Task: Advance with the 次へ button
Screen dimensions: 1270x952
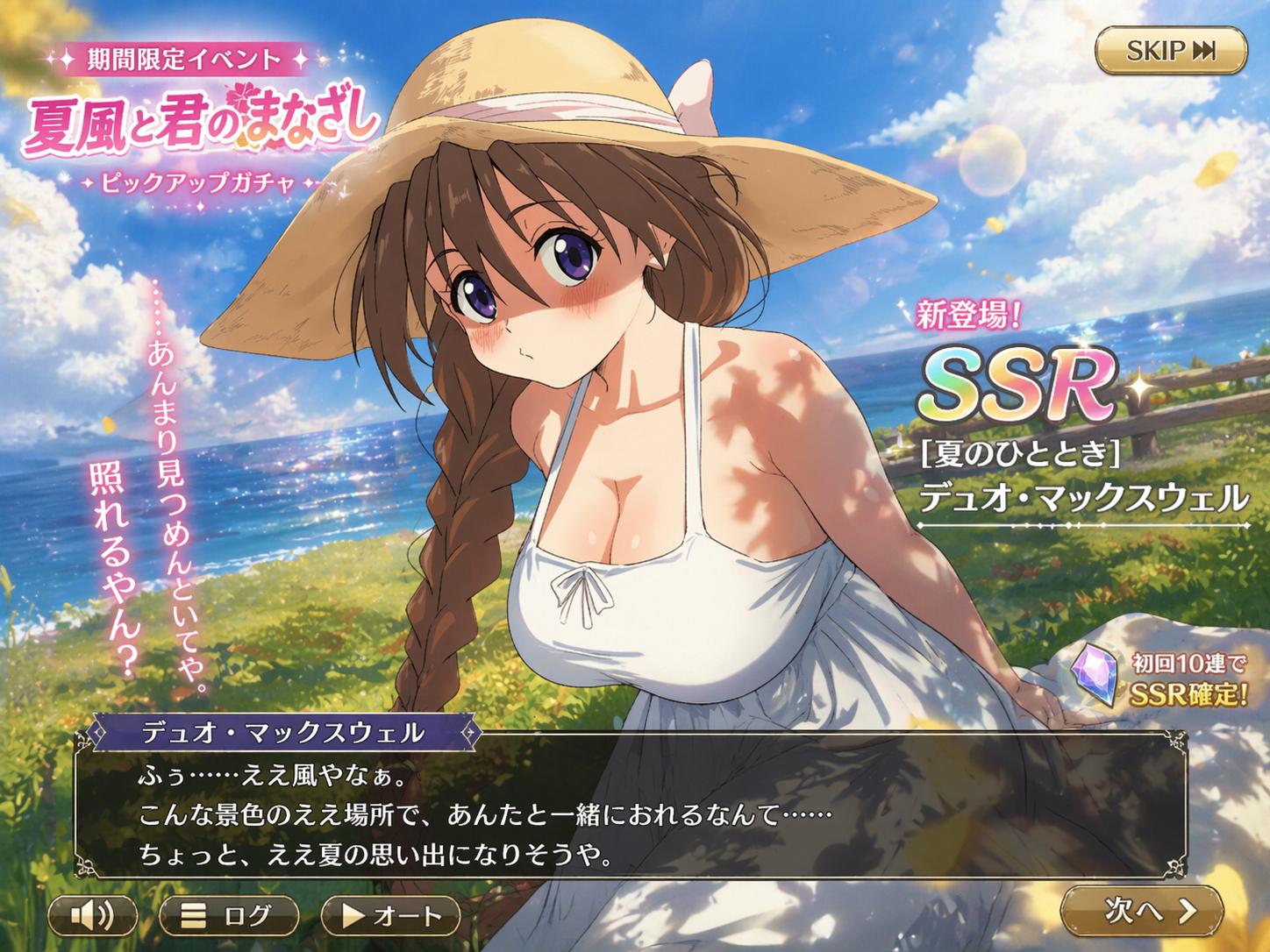Action: pyautogui.click(x=1141, y=911)
